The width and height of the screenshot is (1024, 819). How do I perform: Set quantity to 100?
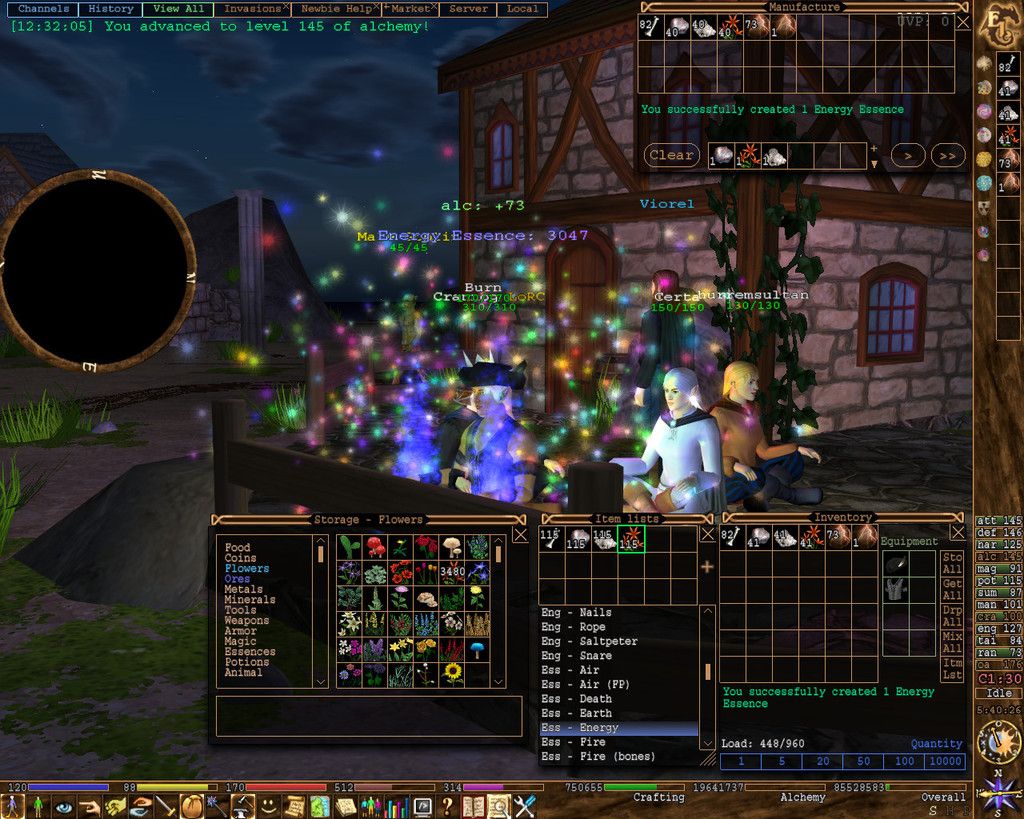(904, 761)
